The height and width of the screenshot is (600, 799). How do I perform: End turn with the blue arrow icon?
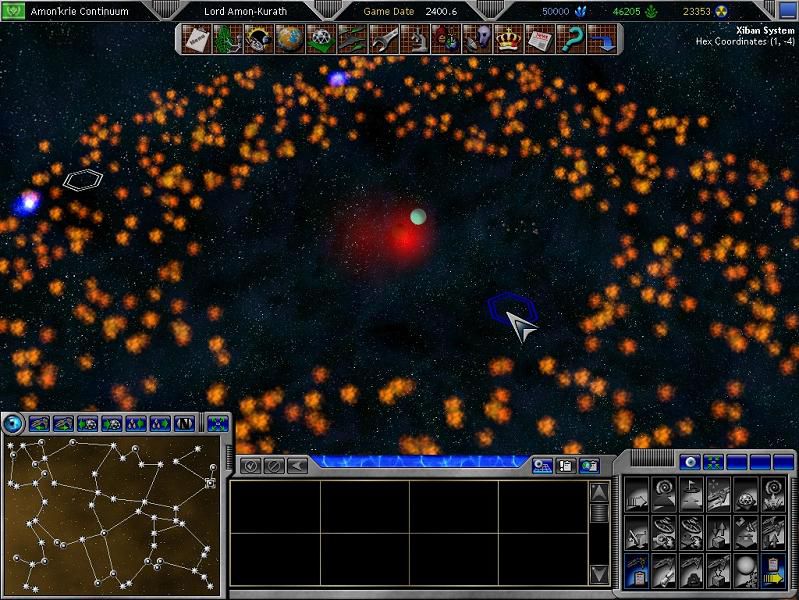(604, 40)
